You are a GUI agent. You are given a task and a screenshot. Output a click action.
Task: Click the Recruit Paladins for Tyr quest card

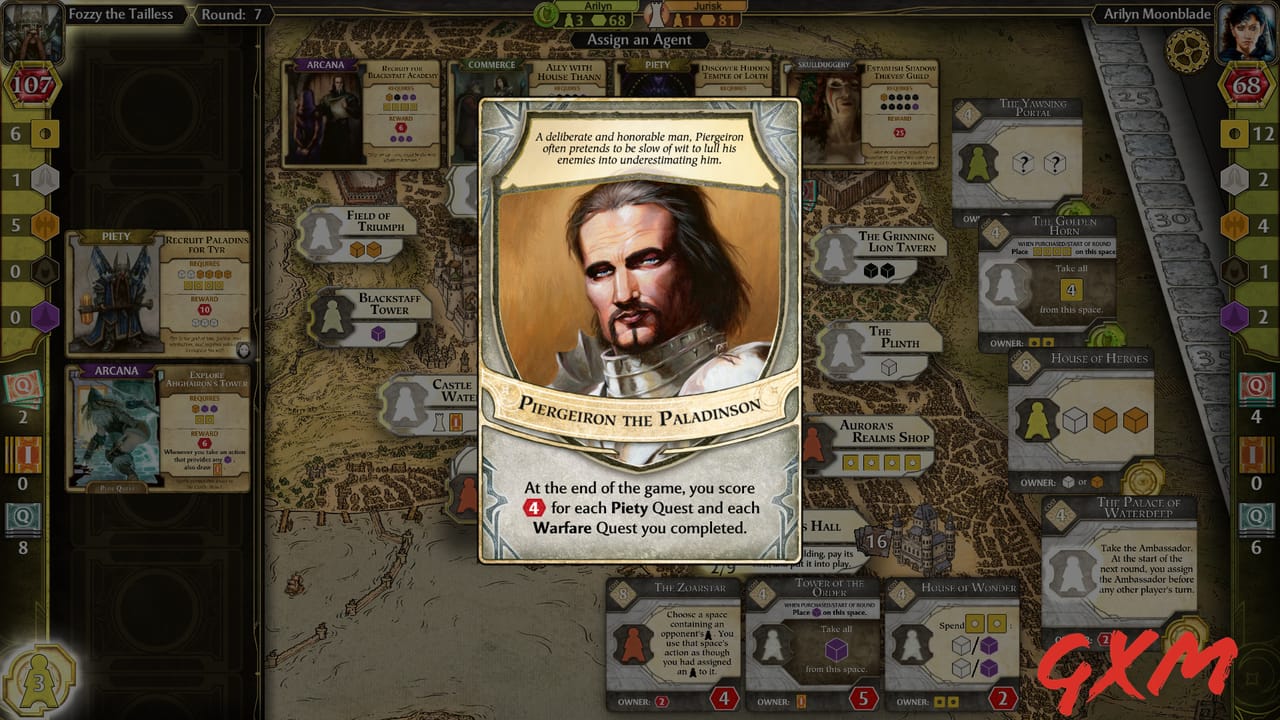point(155,290)
